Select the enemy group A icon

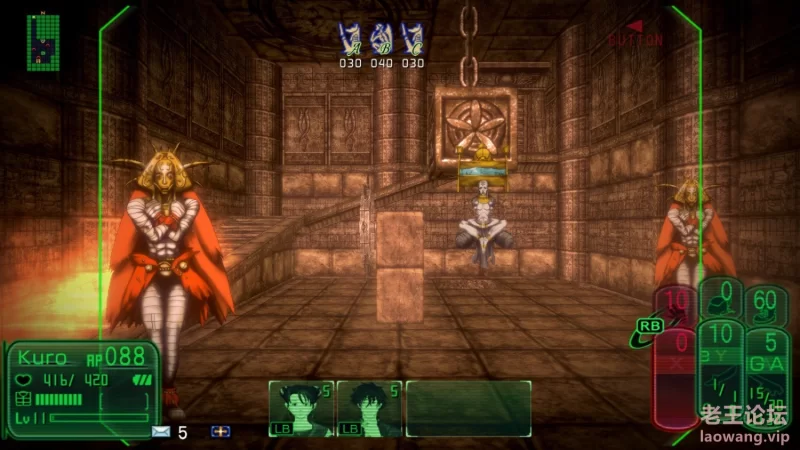(x=350, y=38)
